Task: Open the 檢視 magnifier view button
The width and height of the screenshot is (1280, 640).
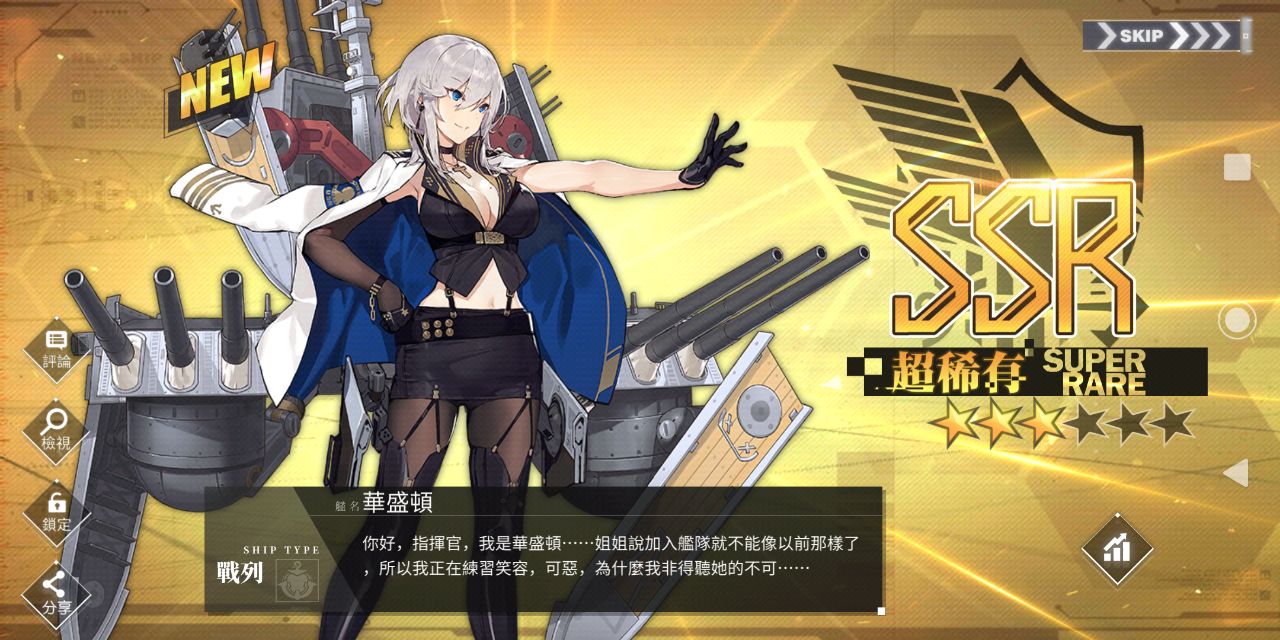Action: [x=57, y=430]
